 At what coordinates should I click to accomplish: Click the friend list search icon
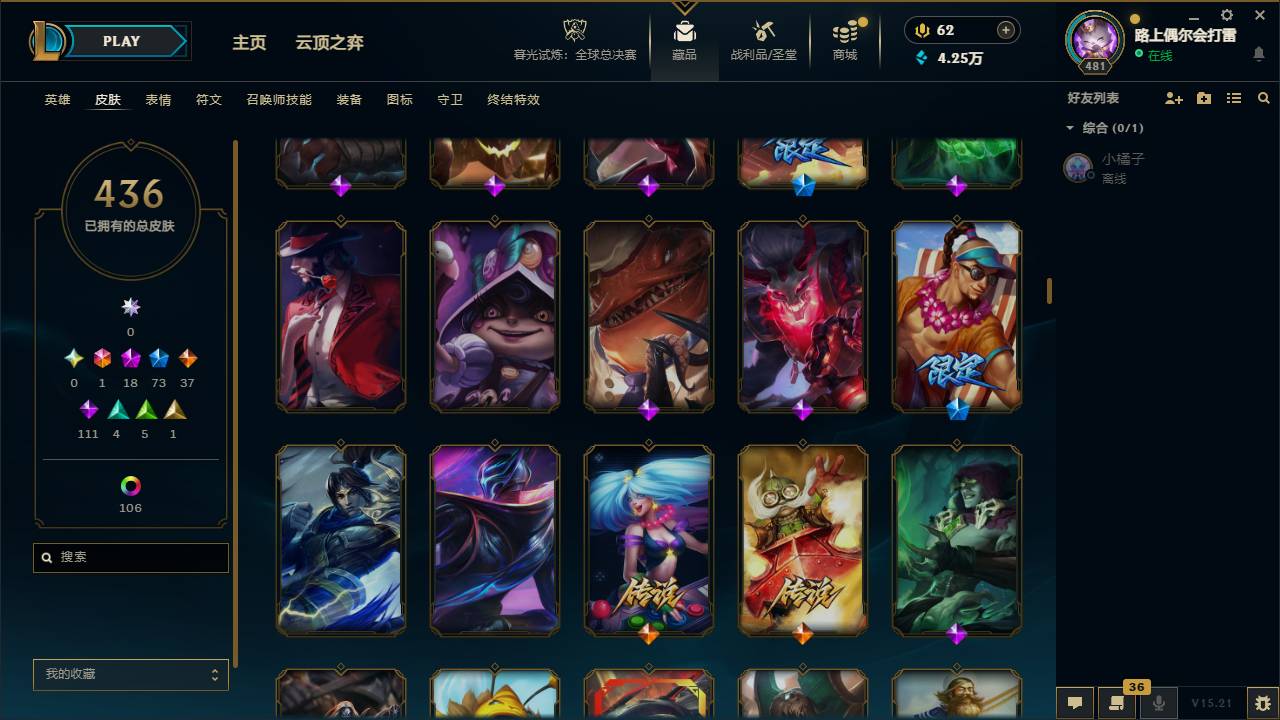(1263, 98)
